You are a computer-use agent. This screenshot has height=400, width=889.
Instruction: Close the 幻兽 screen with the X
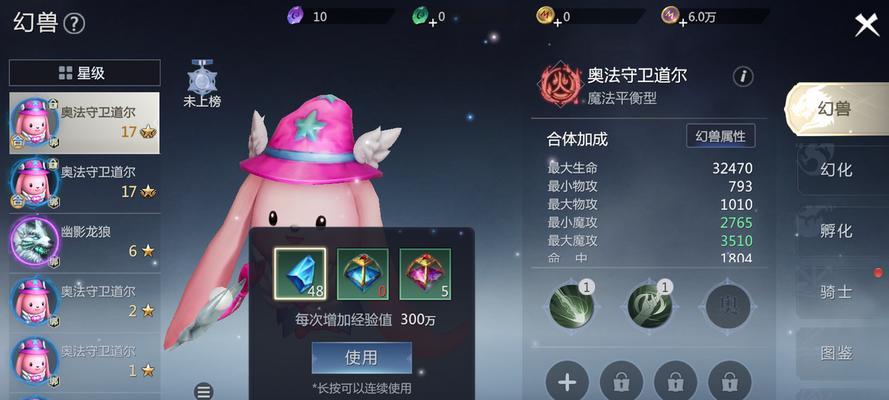coord(866,25)
